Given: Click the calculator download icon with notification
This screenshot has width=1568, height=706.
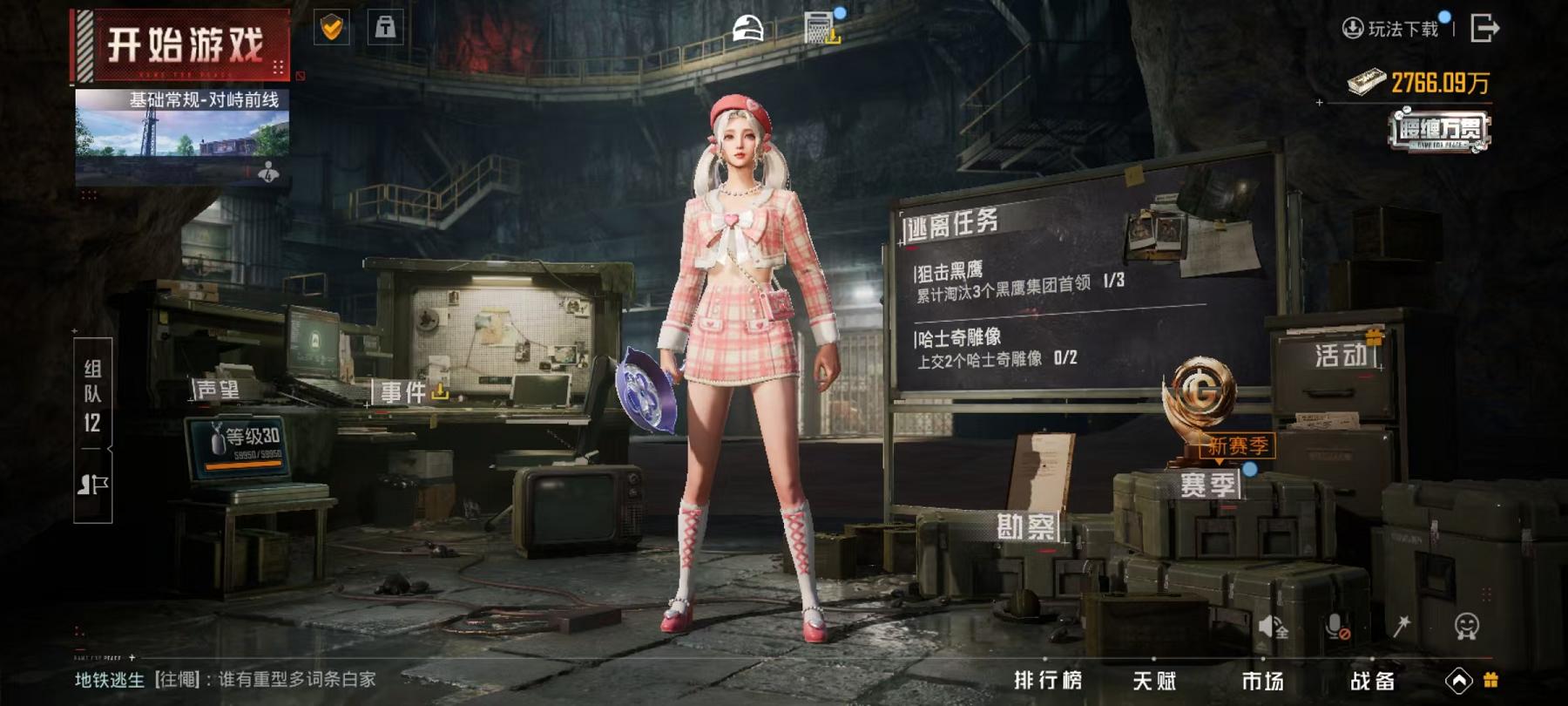Looking at the screenshot, I should tap(819, 26).
